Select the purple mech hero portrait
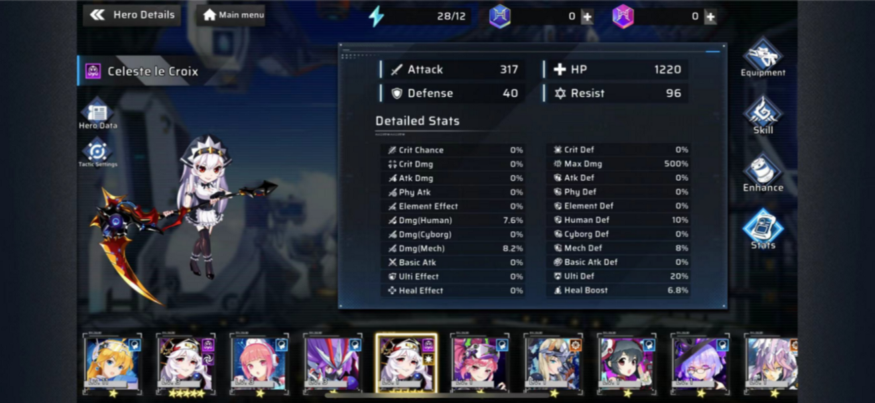The height and width of the screenshot is (403, 875). (332, 362)
